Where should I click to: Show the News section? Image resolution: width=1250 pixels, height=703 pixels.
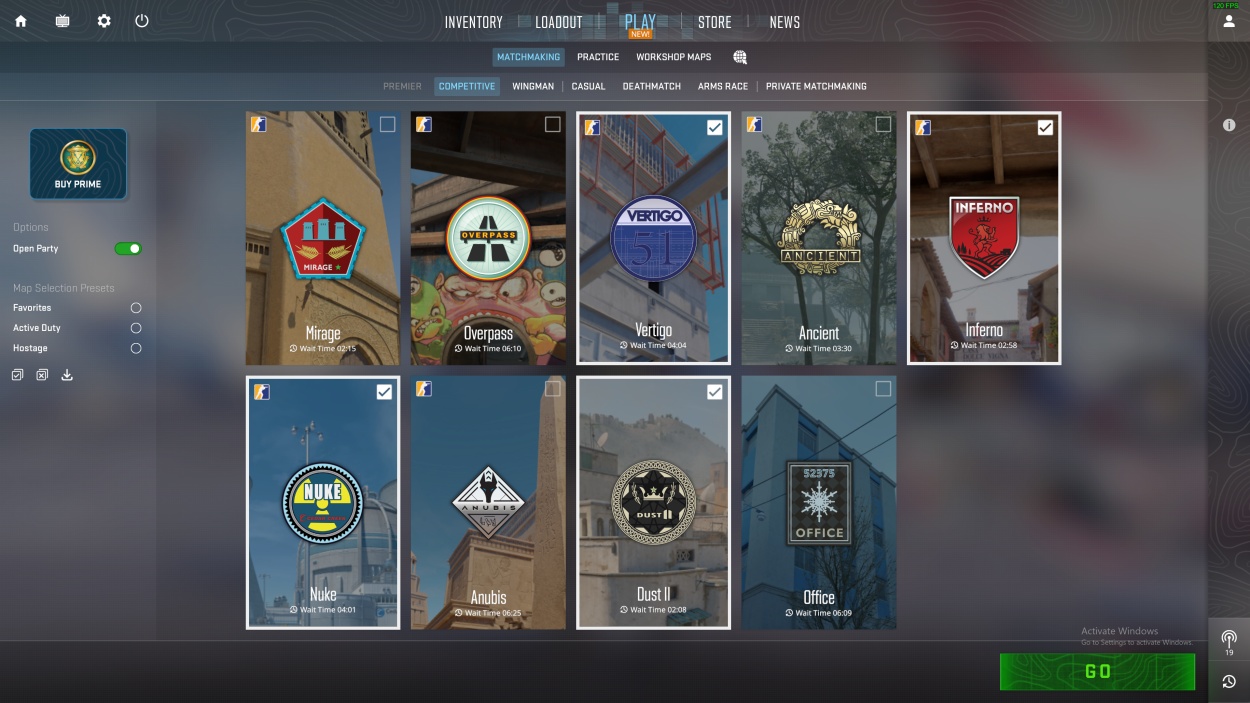[x=784, y=22]
